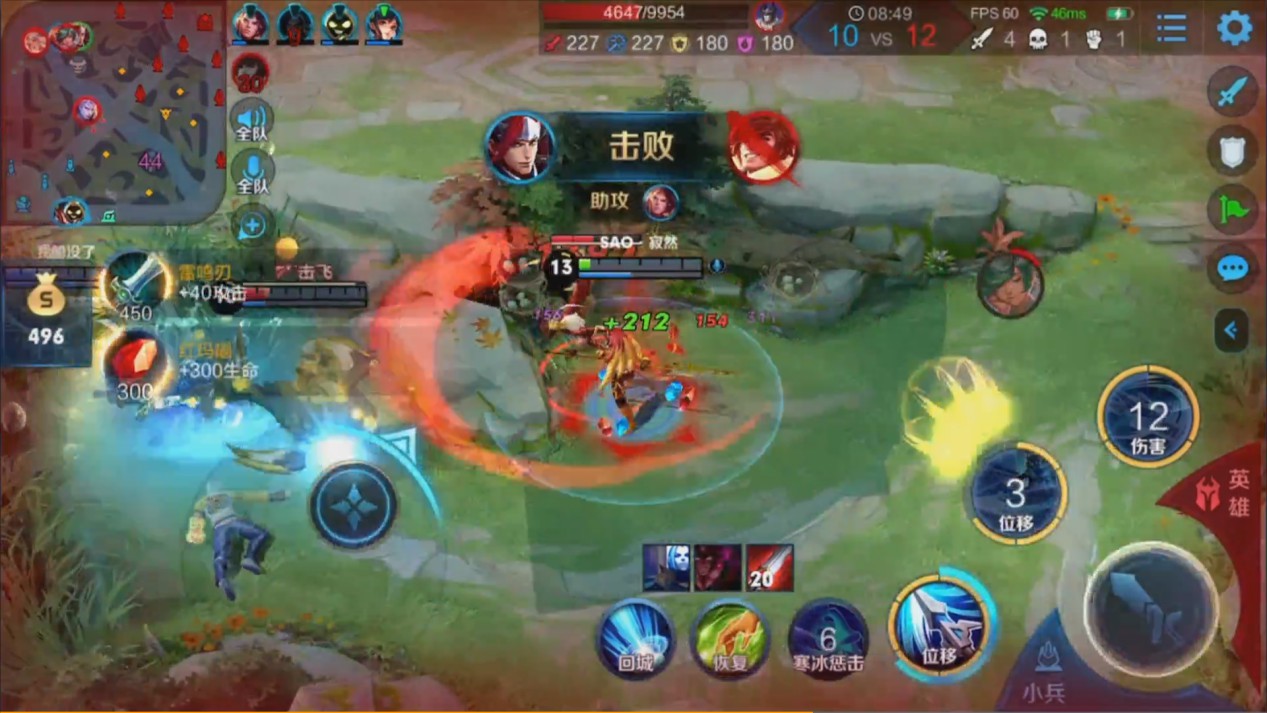Image resolution: width=1267 pixels, height=713 pixels.
Task: Cast the 寒冰惩击 smite spell
Action: tap(827, 637)
